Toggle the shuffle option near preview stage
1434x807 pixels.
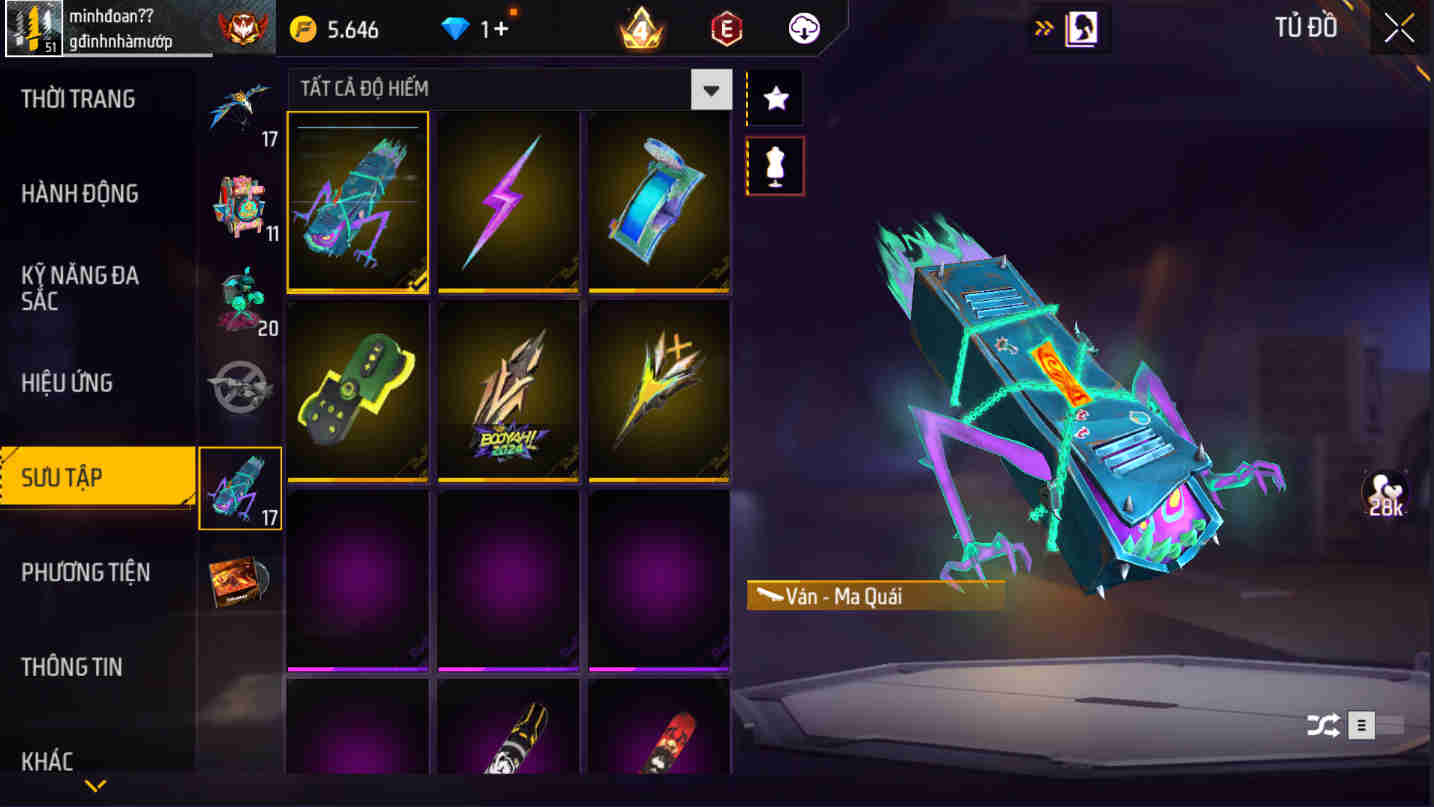[x=1325, y=726]
